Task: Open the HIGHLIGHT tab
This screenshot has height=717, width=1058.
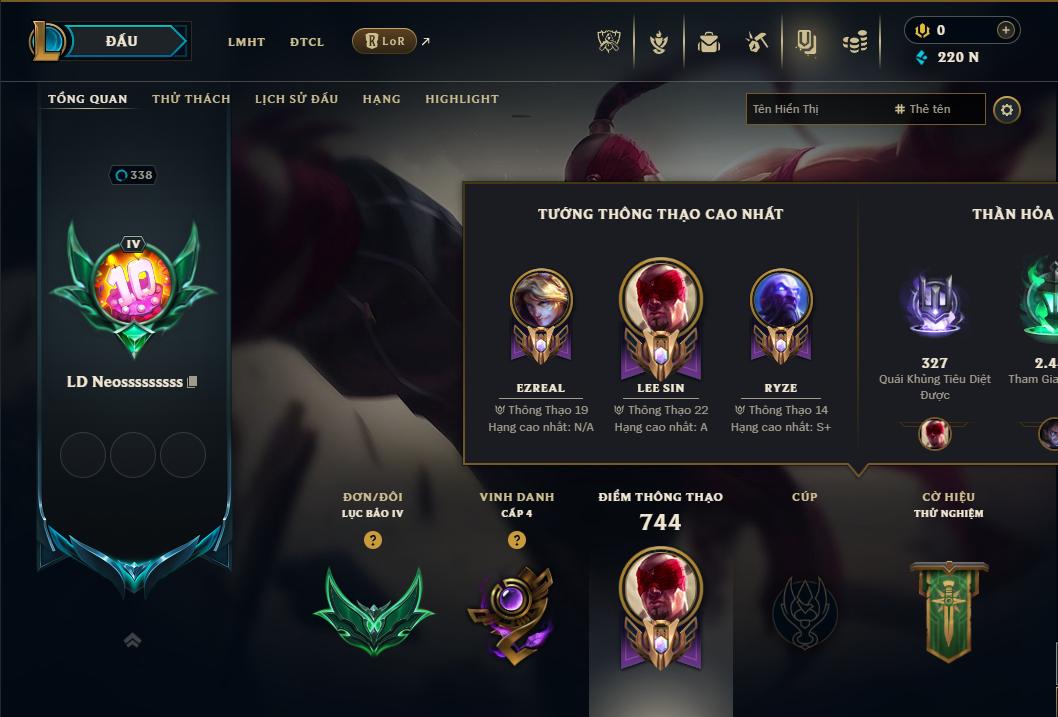Action: [462, 99]
